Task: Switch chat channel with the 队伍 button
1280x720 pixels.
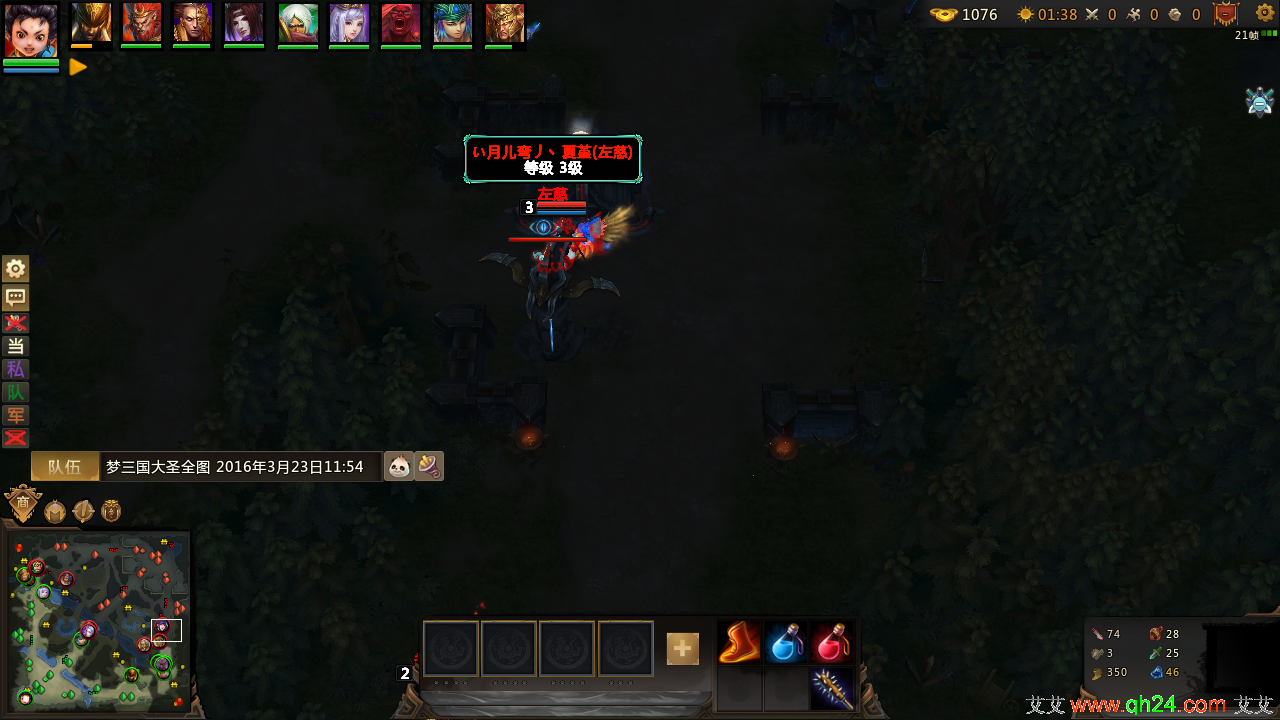Action: [x=65, y=467]
